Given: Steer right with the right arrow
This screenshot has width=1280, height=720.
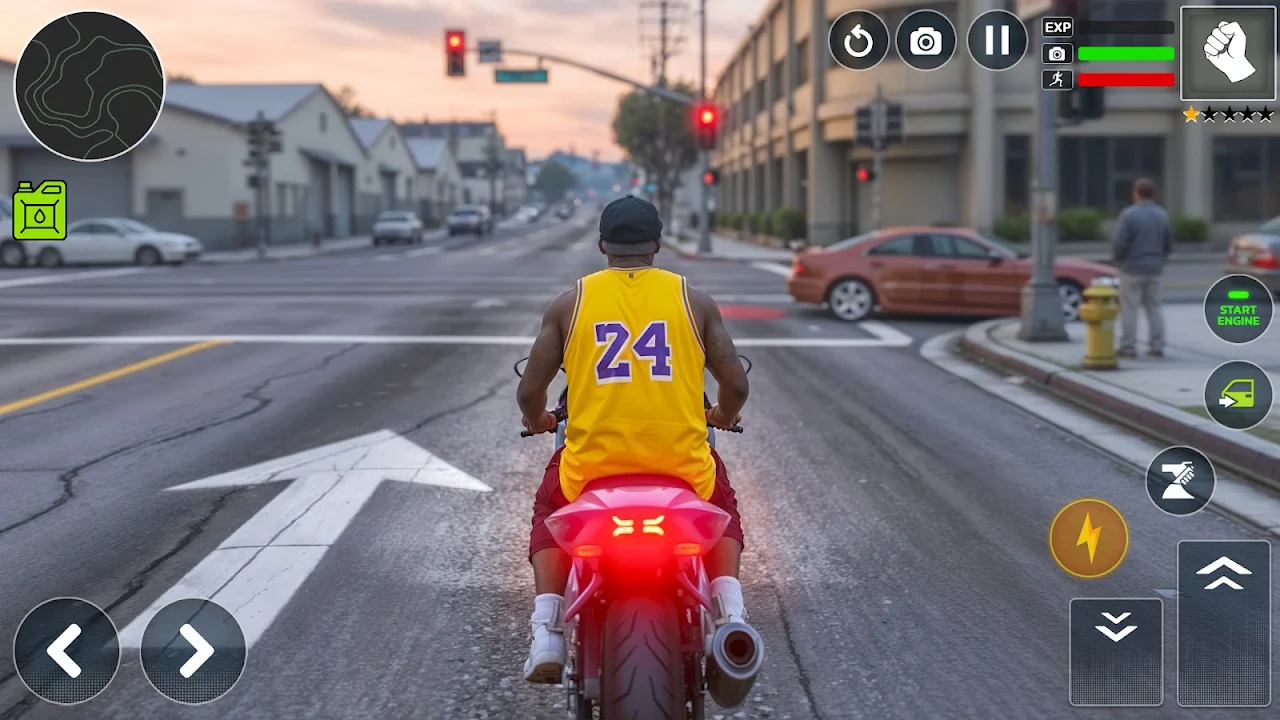Looking at the screenshot, I should tap(193, 651).
